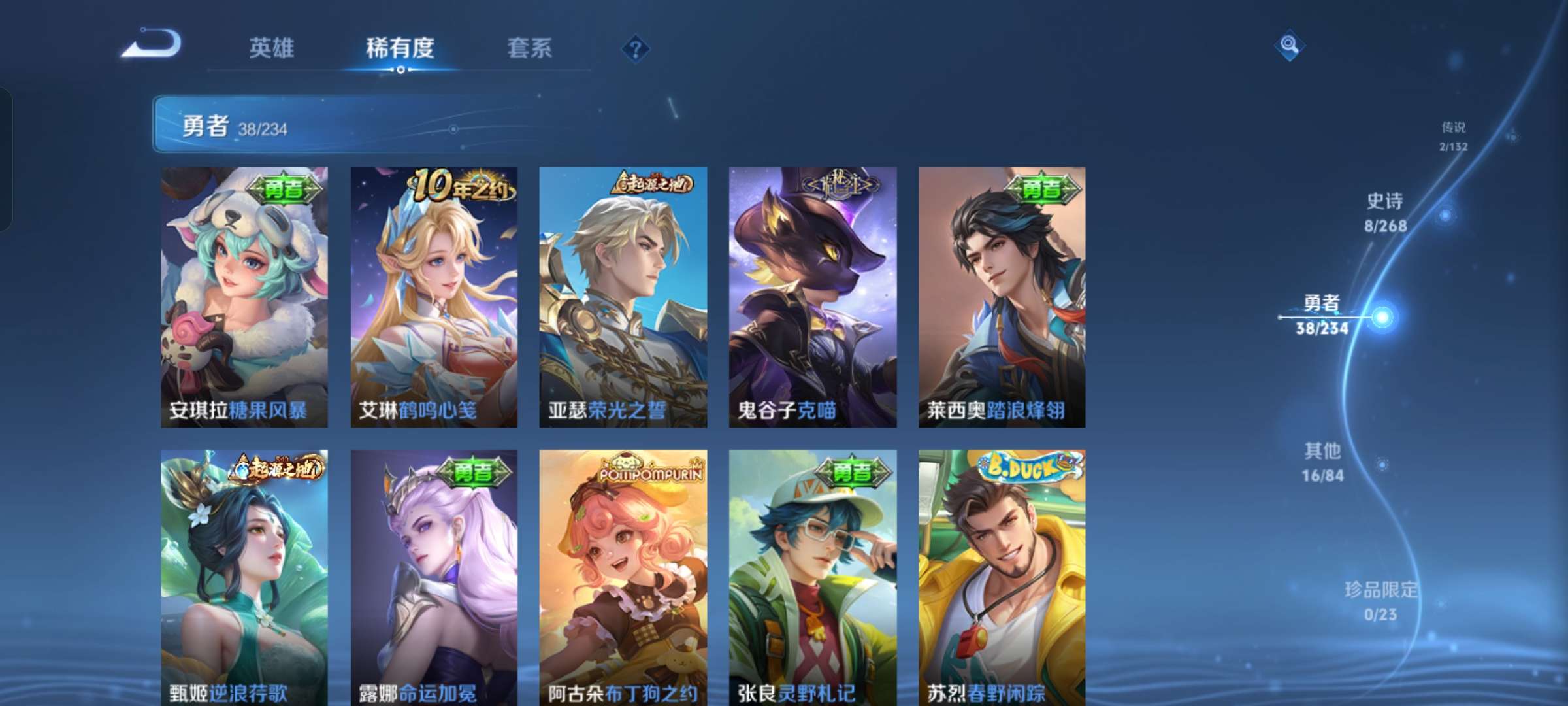Switch to the 英雄 tab
This screenshot has width=1568, height=706.
[x=272, y=47]
